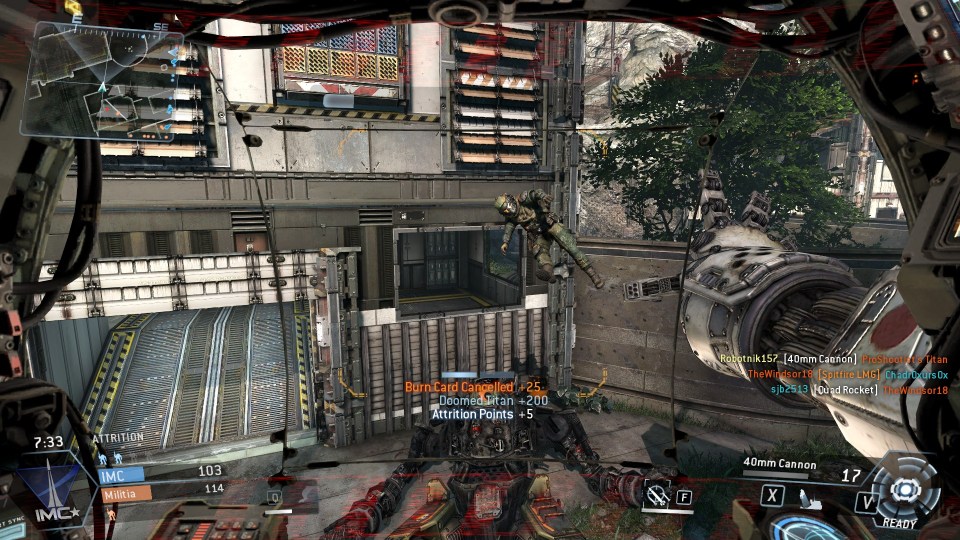This screenshot has width=960, height=540.
Task: Click the 40mm Cannon weapon label
Action: (x=780, y=464)
